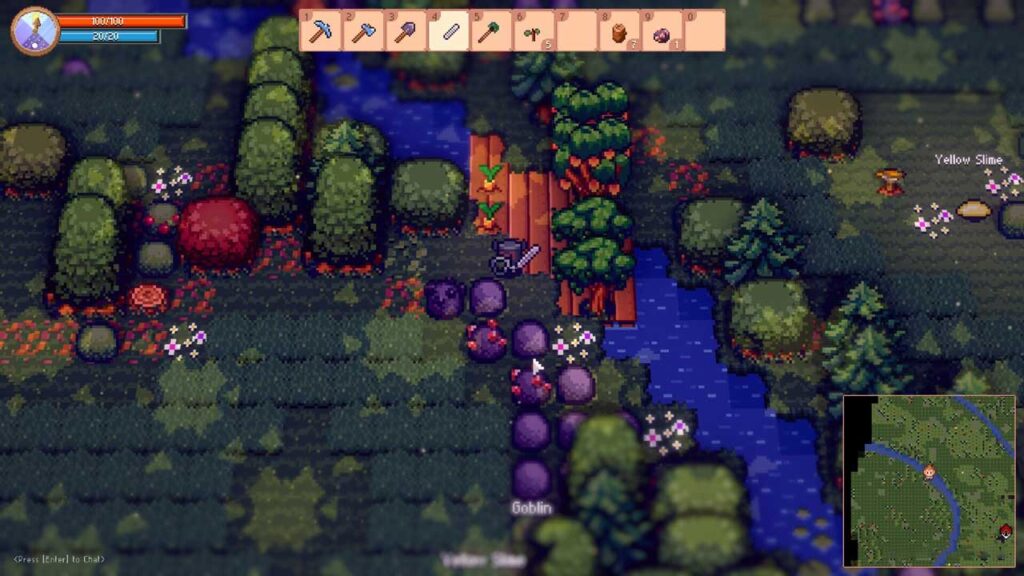Click the chat prompt to start chatting

59,559
